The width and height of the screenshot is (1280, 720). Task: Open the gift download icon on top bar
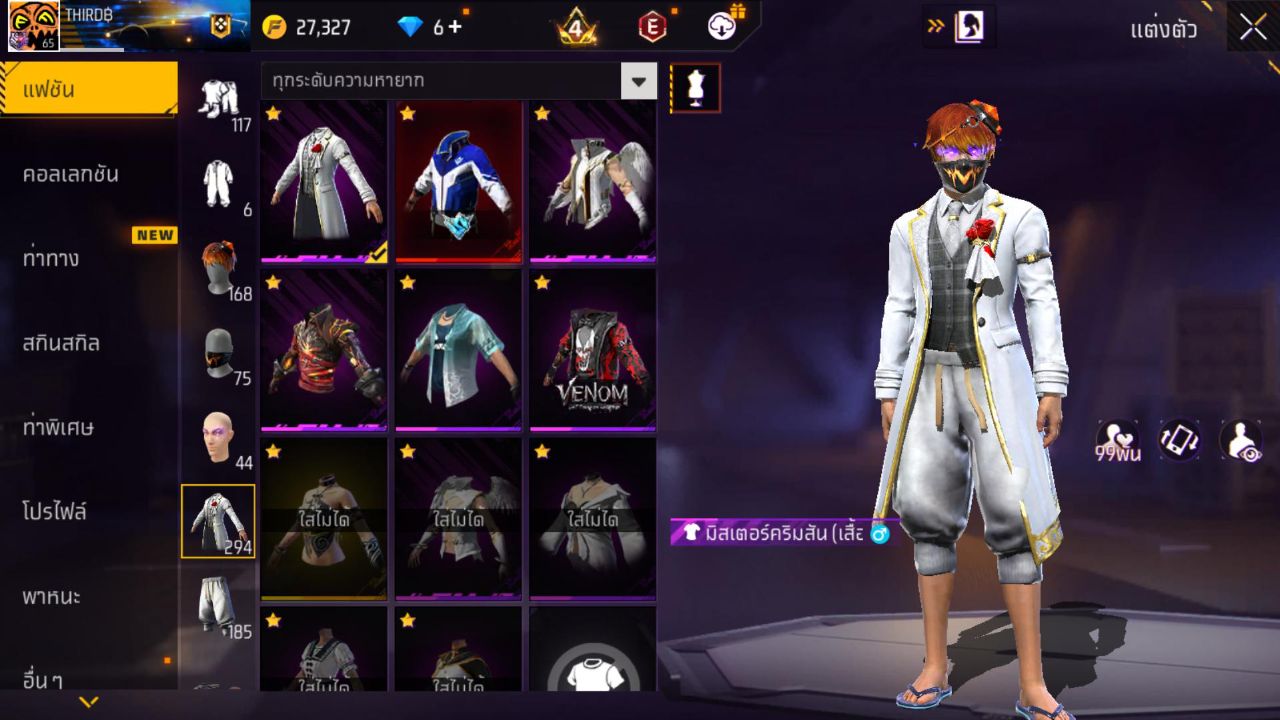[x=718, y=27]
